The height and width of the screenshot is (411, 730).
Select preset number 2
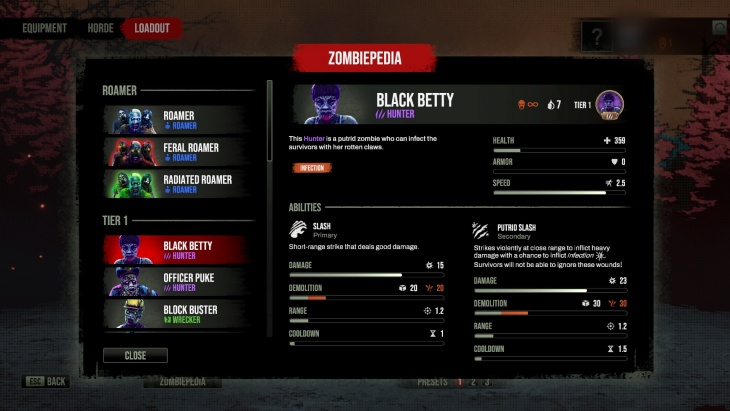point(473,382)
